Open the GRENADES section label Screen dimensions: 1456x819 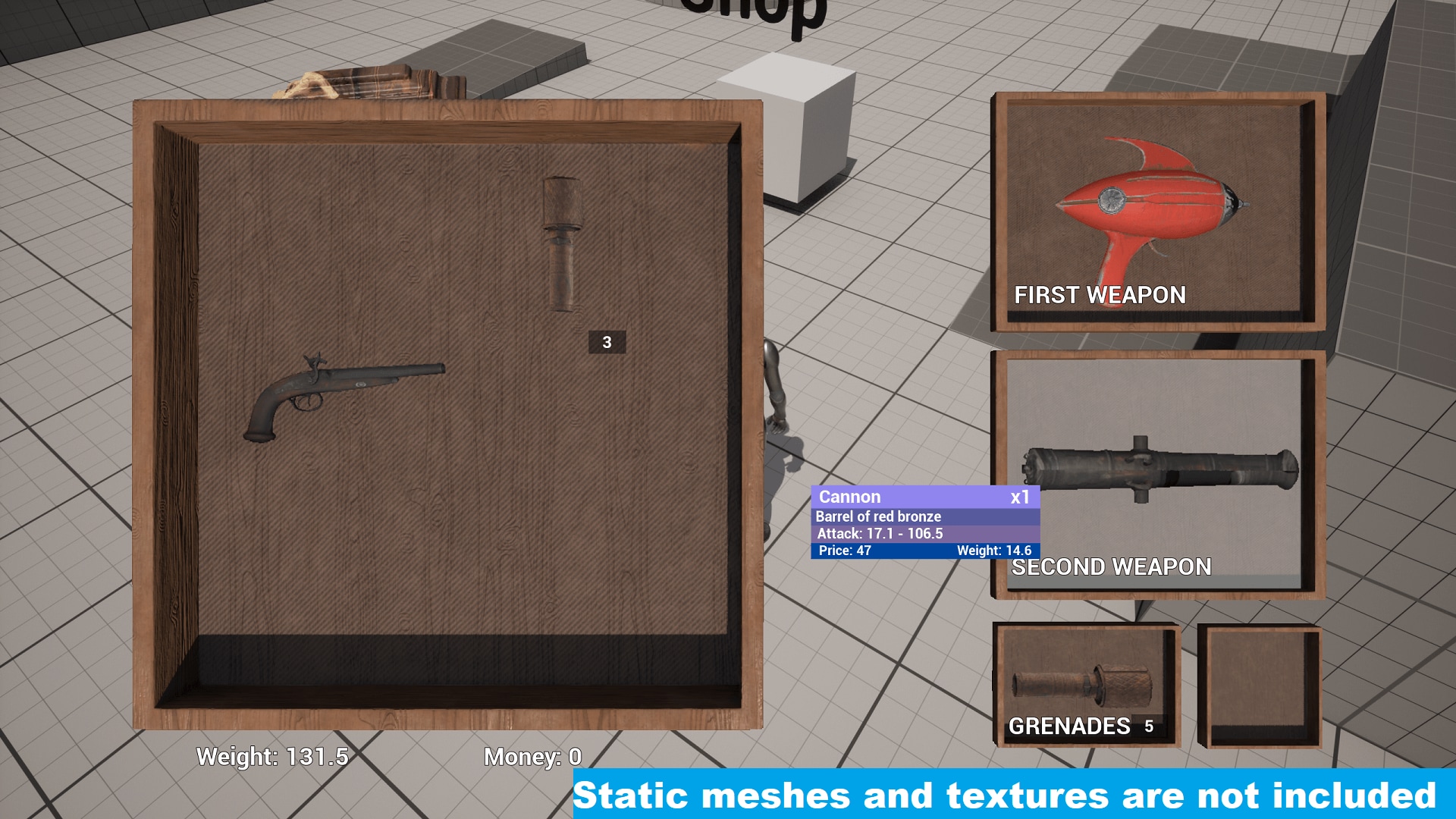1069,726
